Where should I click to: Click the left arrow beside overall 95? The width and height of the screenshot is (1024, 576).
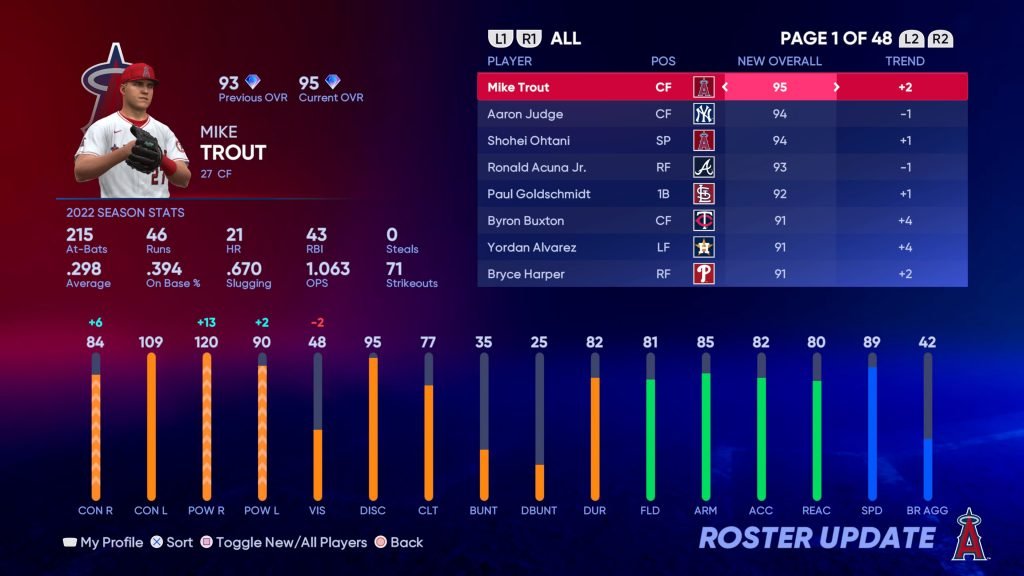pos(726,87)
